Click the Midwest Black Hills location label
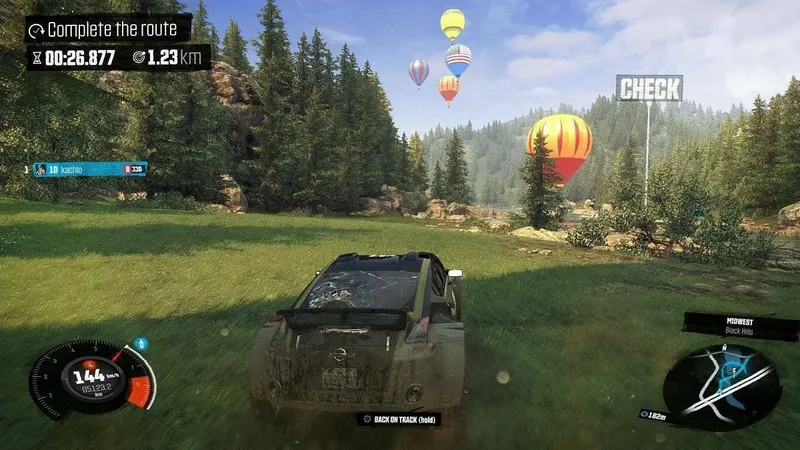 pos(740,326)
